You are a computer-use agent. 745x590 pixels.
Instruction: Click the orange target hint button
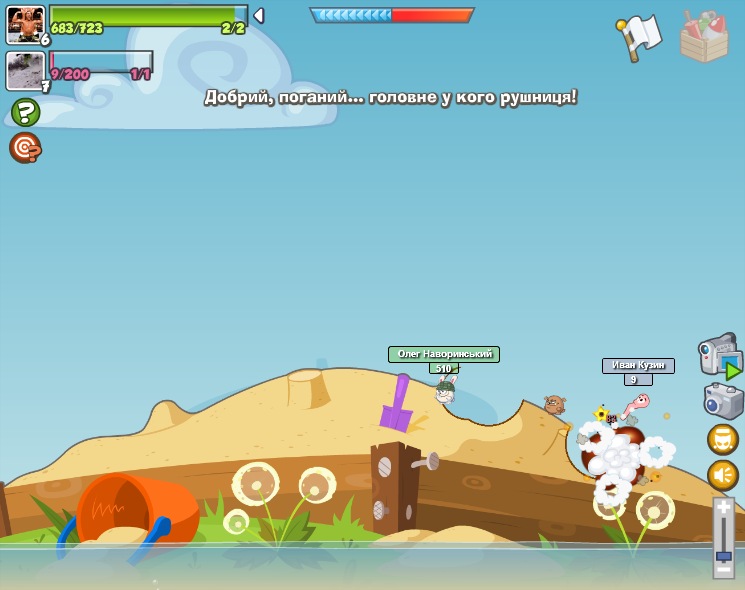pos(25,148)
